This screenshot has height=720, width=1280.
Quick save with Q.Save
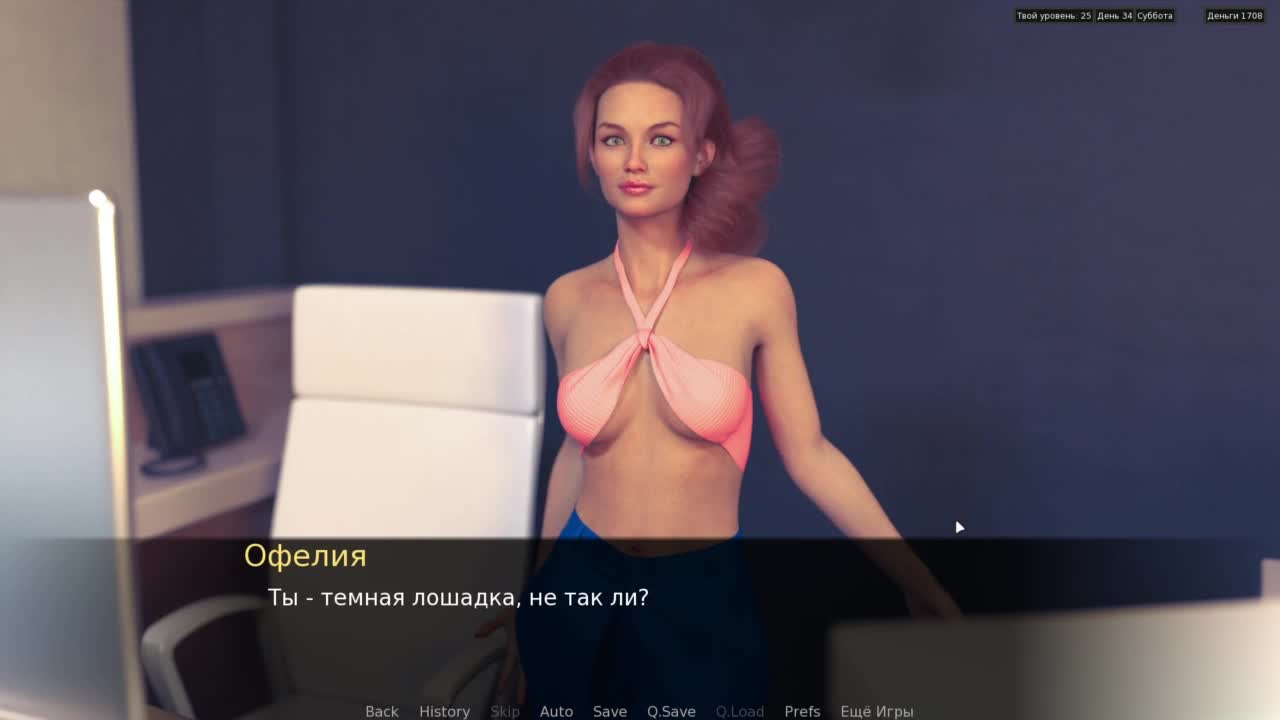coord(671,711)
